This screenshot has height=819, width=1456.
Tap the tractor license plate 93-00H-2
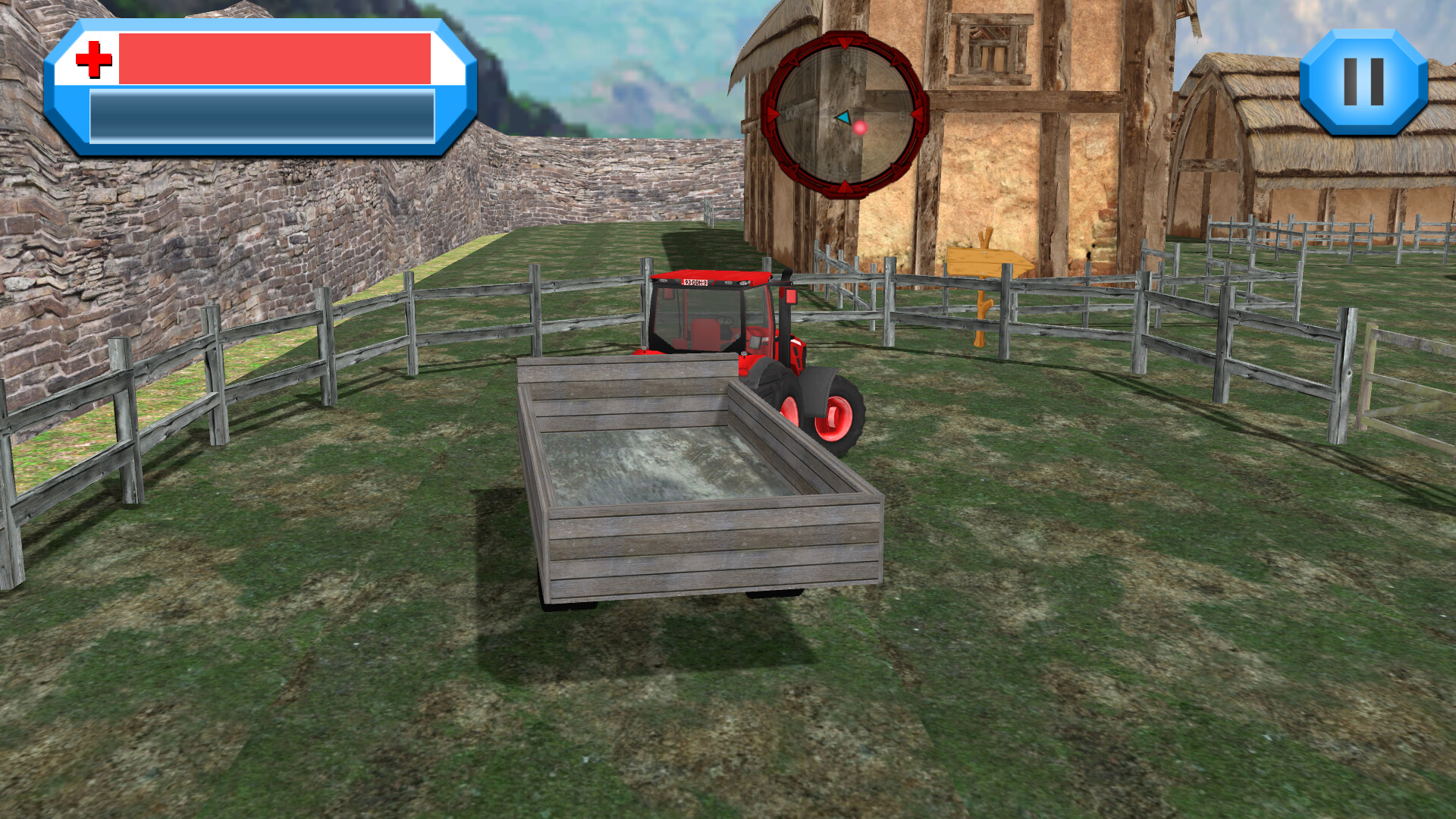point(695,282)
